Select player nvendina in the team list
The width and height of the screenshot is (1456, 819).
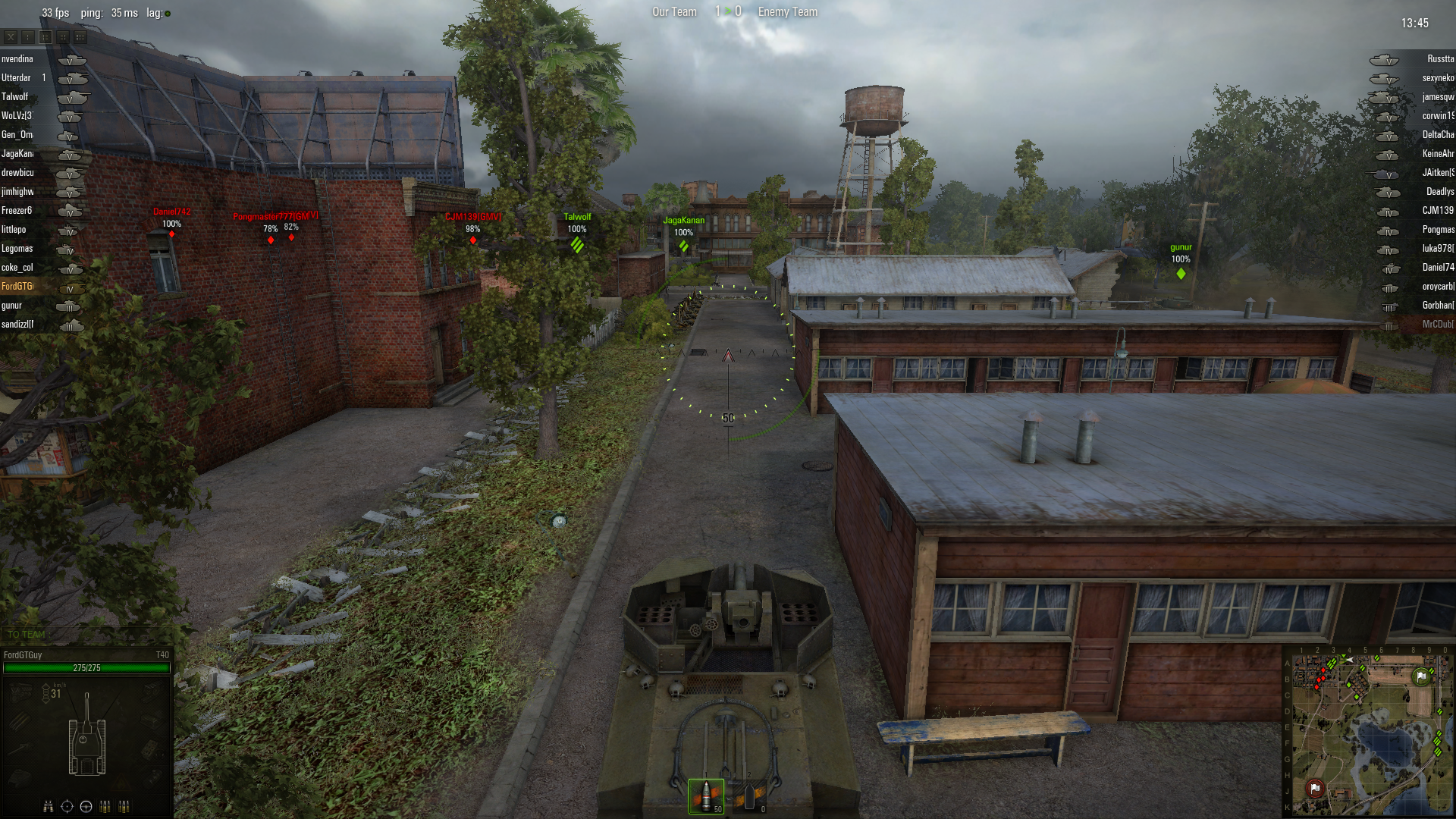tap(17, 59)
